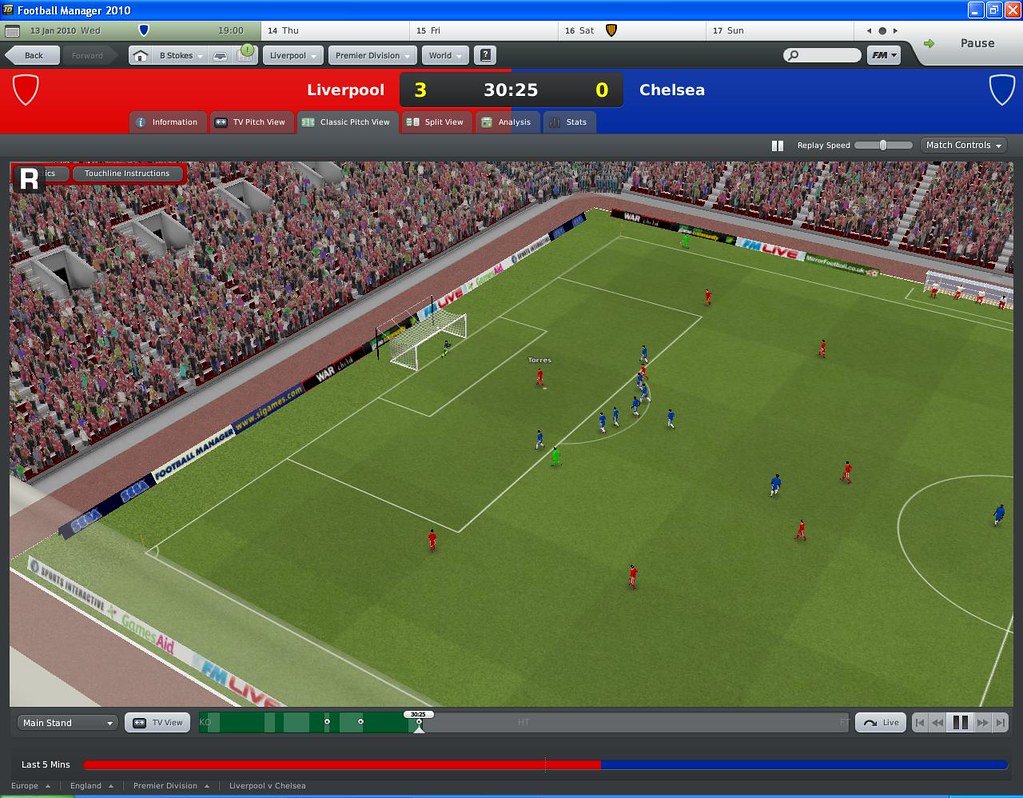The image size is (1023, 798).
Task: Open the Main Stand camera dropdown
Action: (67, 723)
